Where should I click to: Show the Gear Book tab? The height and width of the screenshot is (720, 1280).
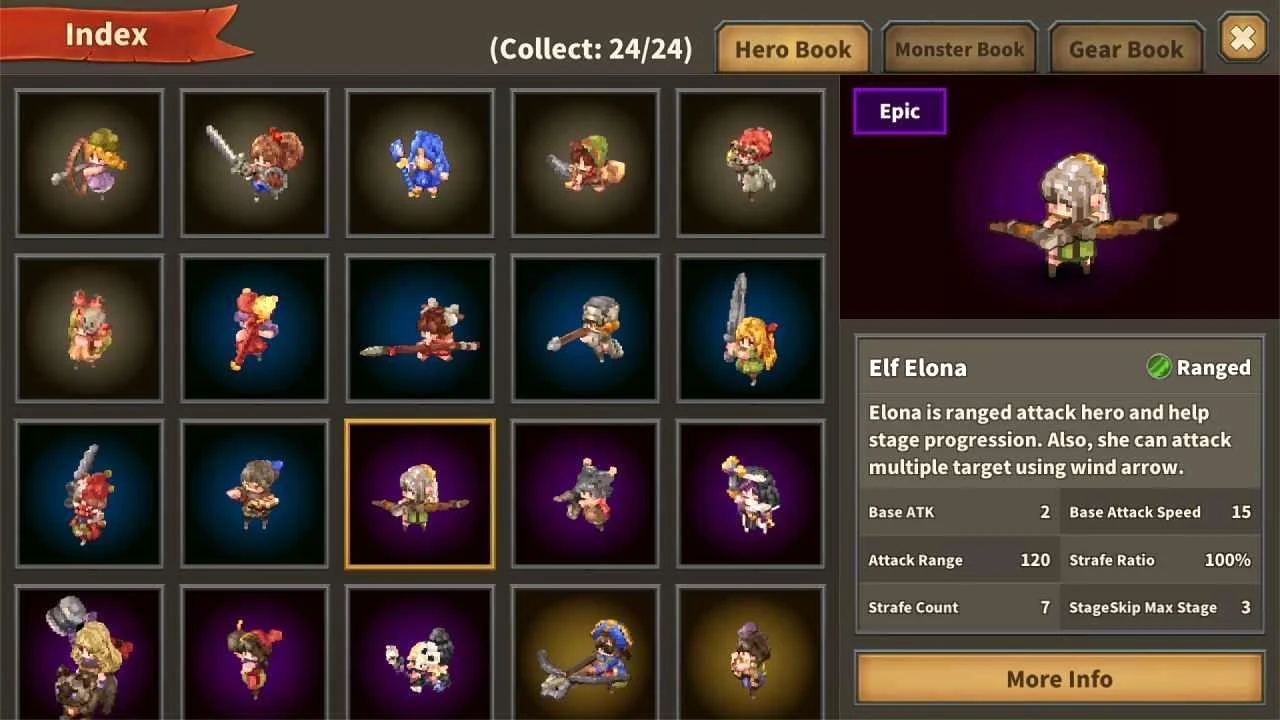(1126, 49)
